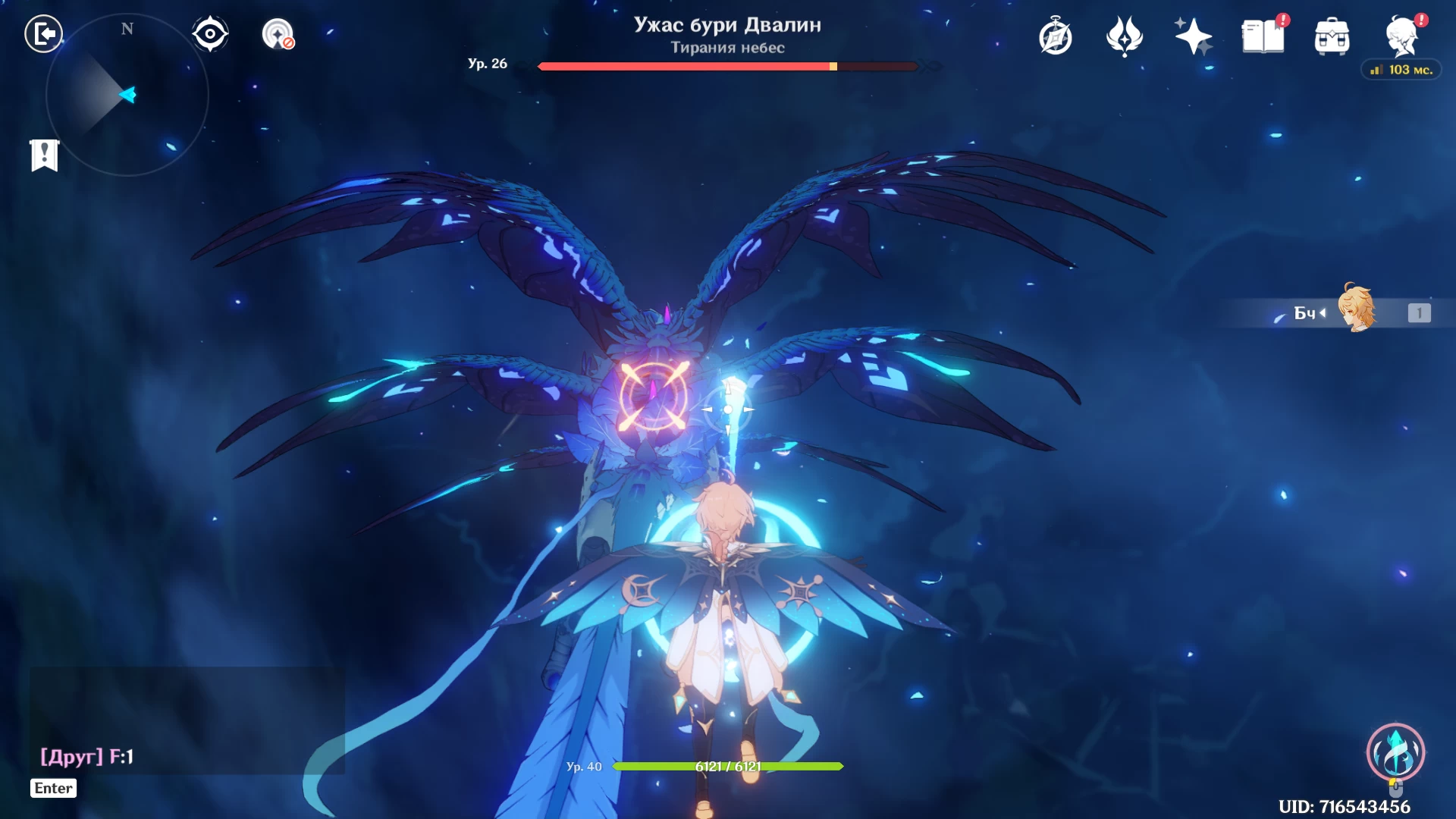Toggle the elemental sight eye icon

(210, 34)
